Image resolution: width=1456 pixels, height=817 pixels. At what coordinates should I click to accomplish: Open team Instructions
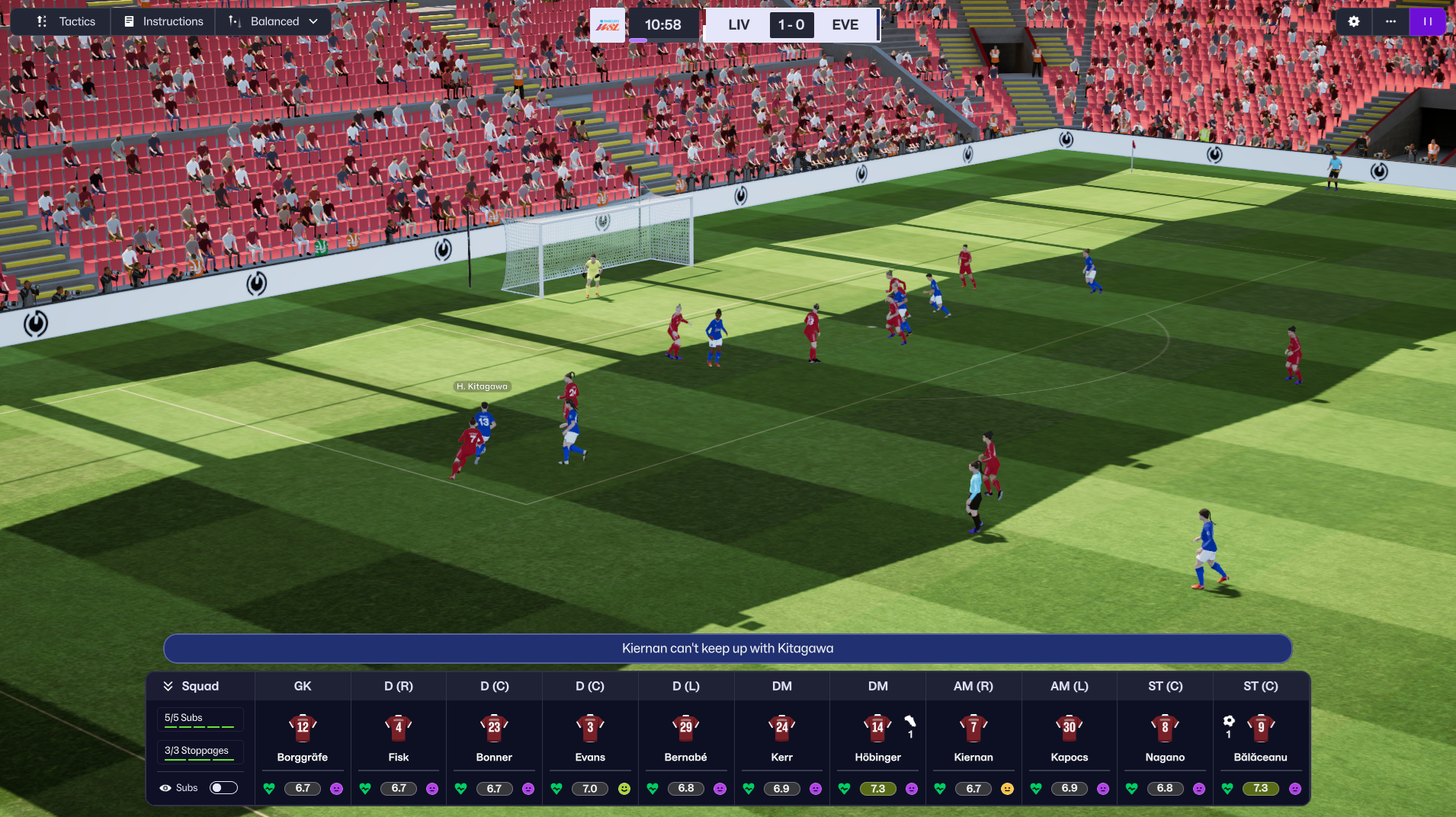[164, 21]
